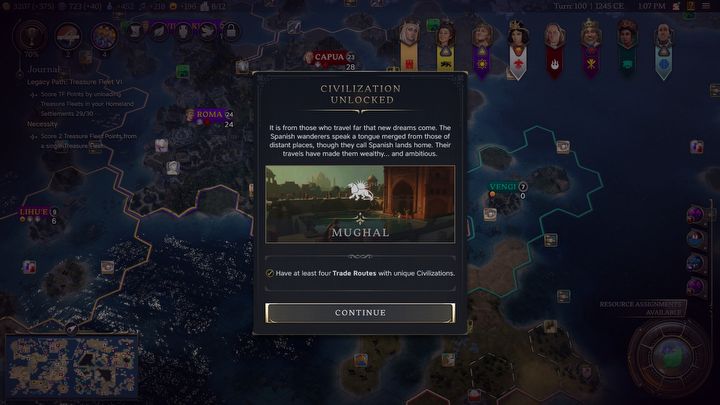Select the Vengi city banner

[503, 187]
